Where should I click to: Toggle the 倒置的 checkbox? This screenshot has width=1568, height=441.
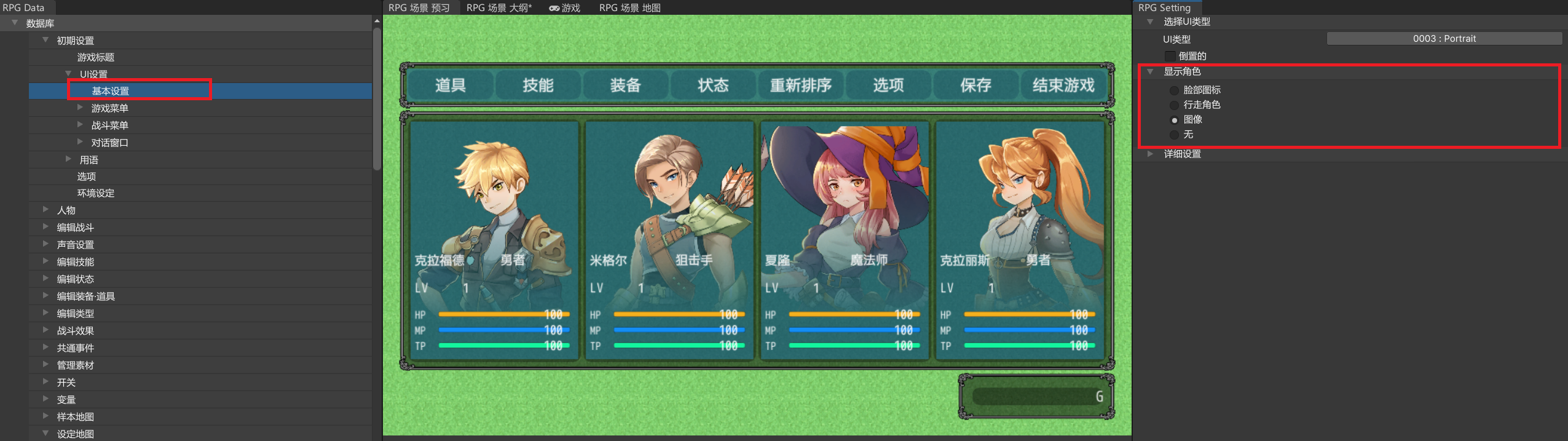tap(1170, 56)
